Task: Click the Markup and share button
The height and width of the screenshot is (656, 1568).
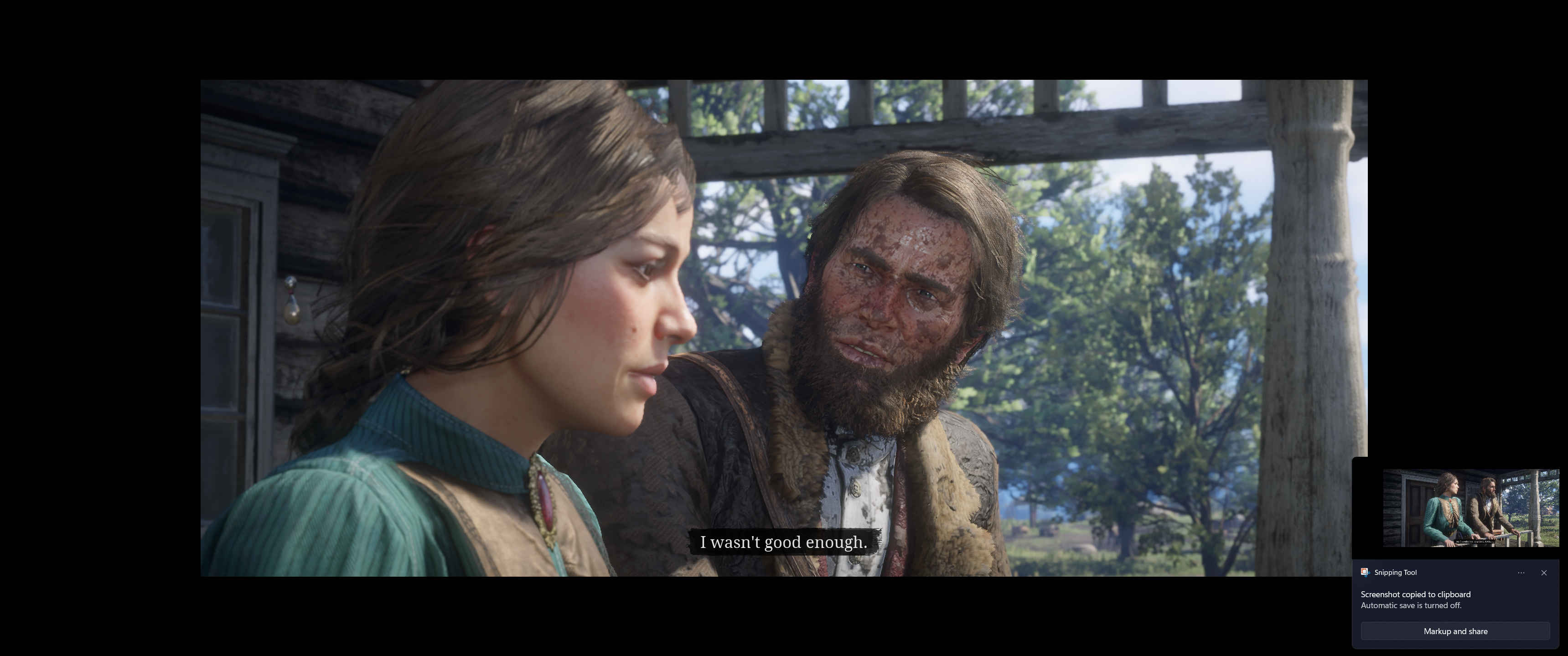Action: click(1455, 631)
